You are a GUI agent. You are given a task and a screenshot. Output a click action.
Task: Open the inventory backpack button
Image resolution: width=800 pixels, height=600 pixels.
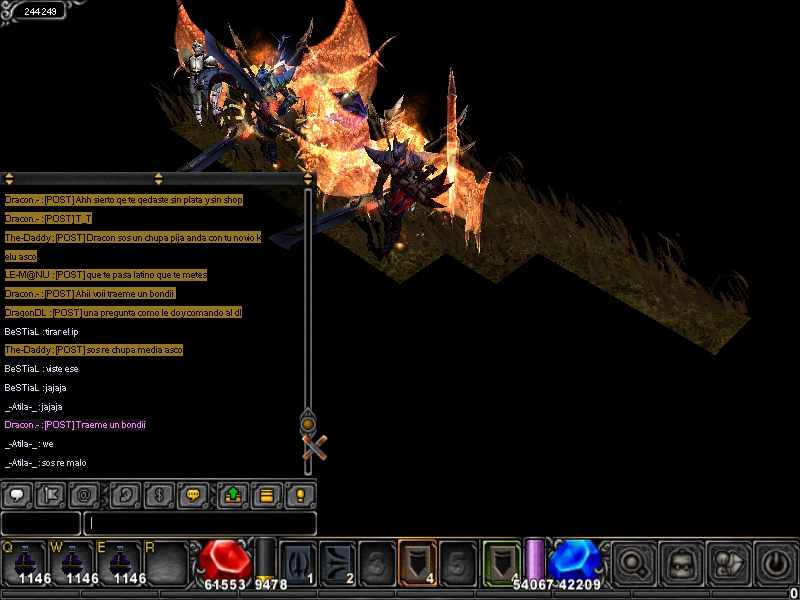[x=682, y=562]
